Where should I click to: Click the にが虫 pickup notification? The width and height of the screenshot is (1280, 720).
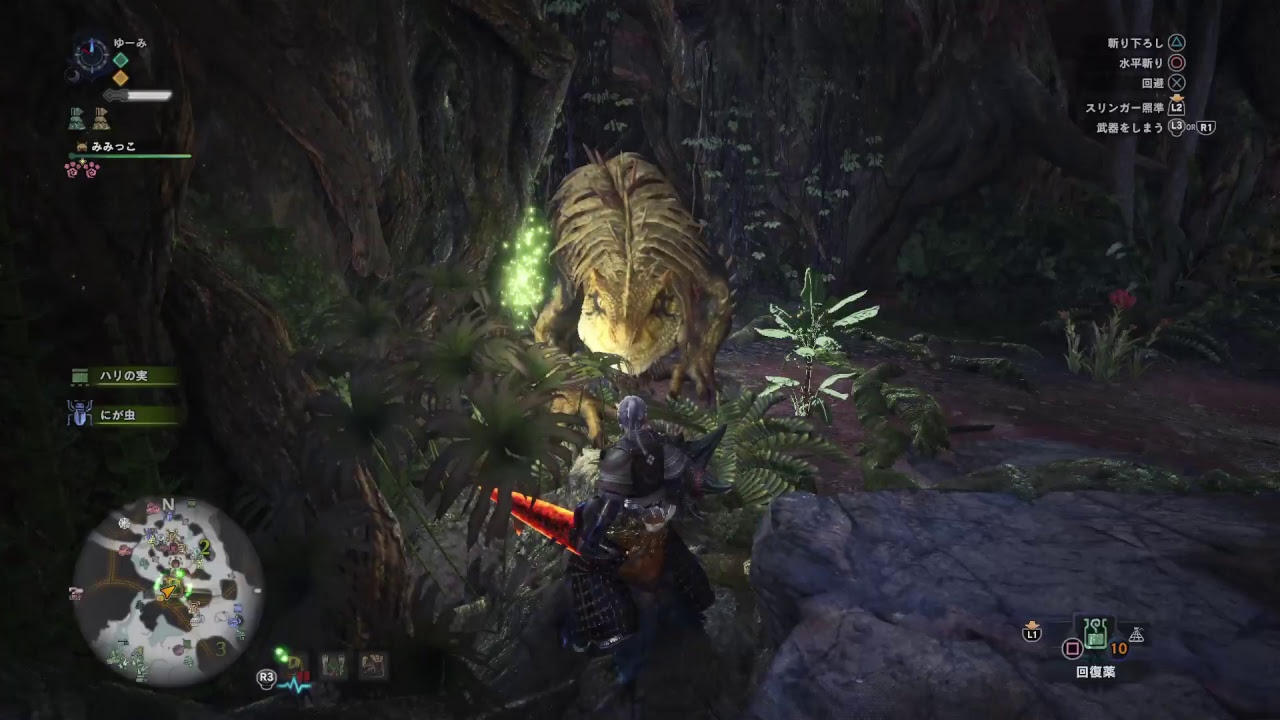pyautogui.click(x=124, y=415)
